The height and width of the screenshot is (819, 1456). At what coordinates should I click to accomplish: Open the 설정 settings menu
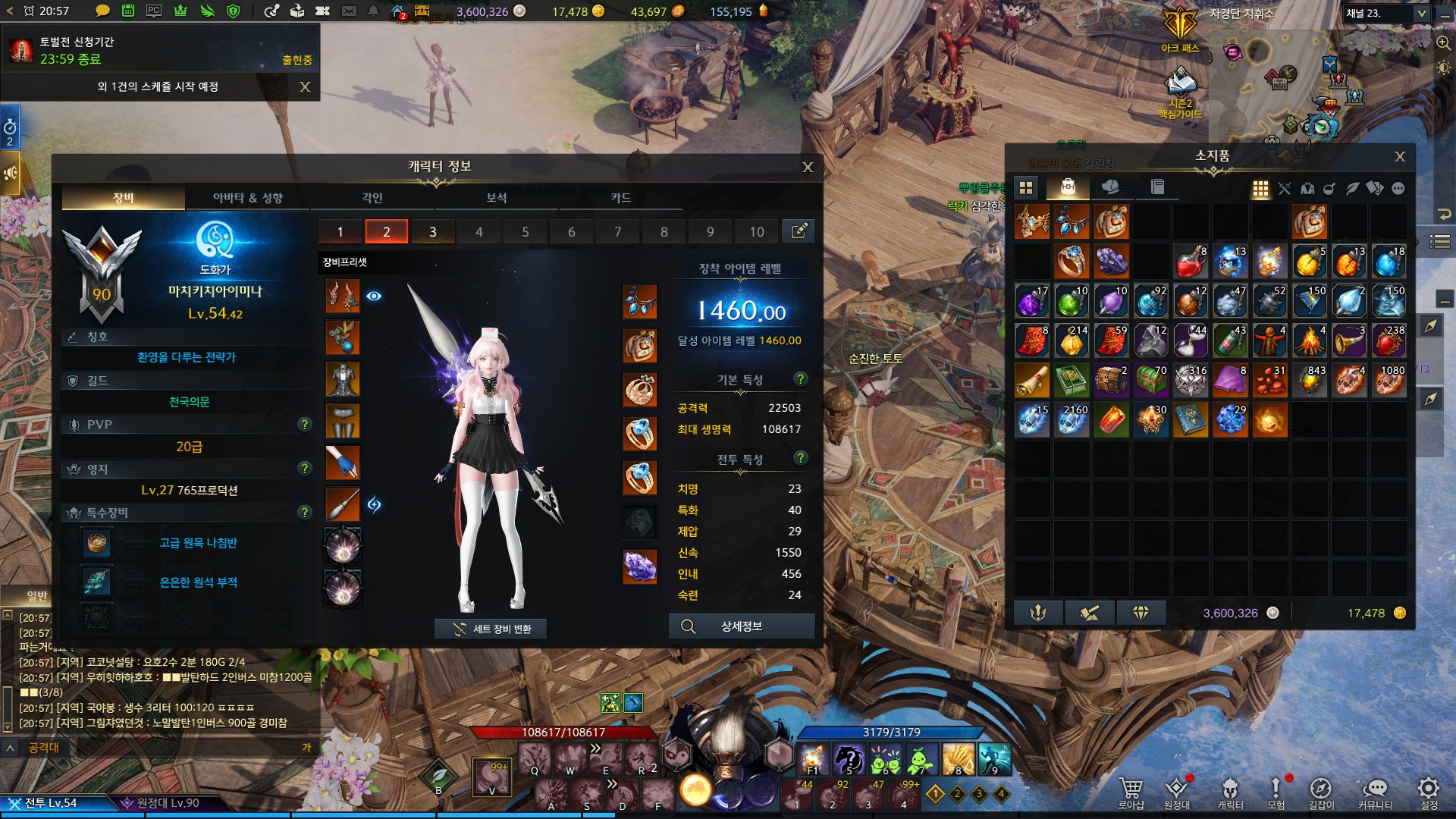pyautogui.click(x=1429, y=792)
